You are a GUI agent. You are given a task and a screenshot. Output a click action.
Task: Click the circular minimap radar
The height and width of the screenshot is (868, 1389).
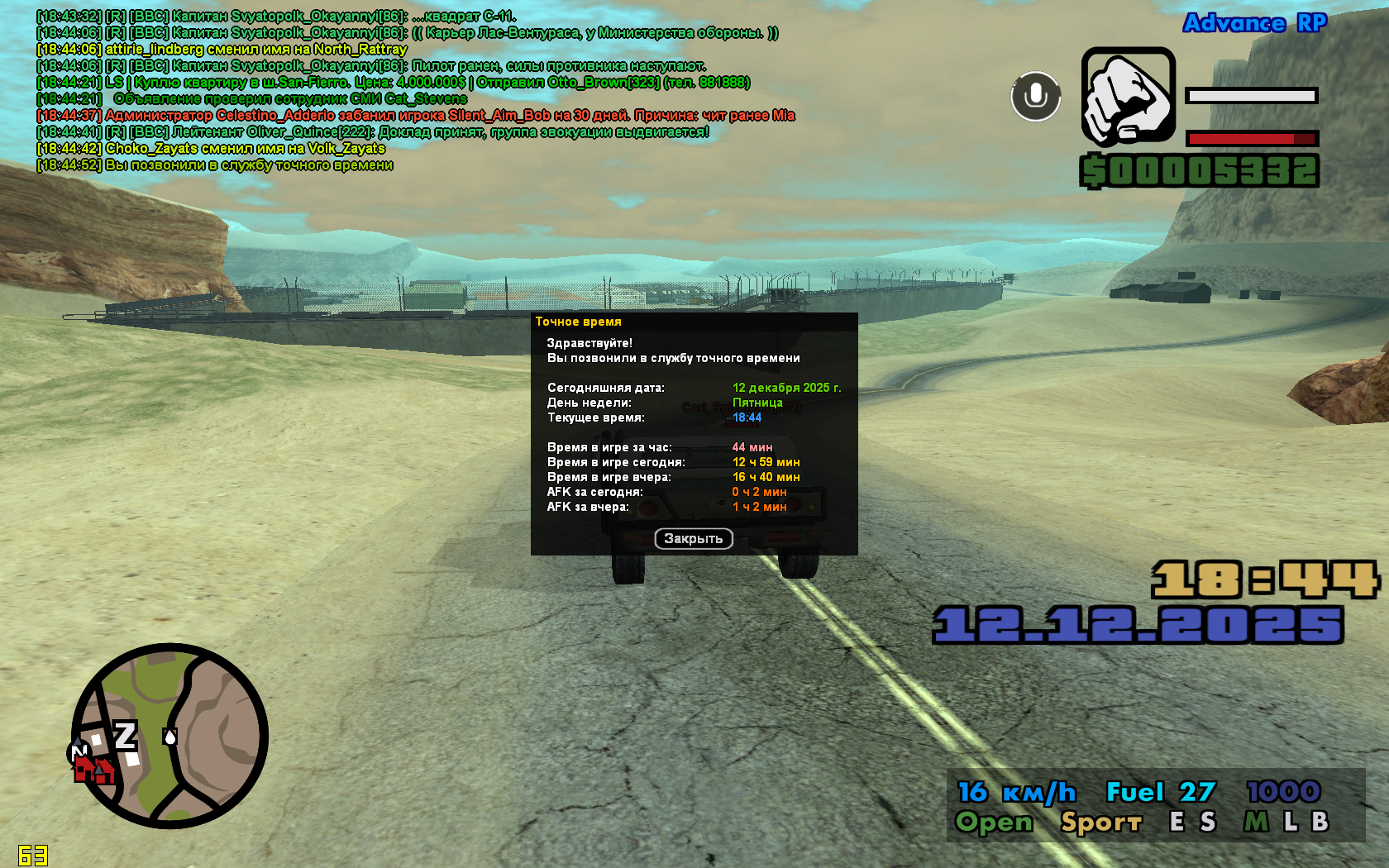[170, 736]
